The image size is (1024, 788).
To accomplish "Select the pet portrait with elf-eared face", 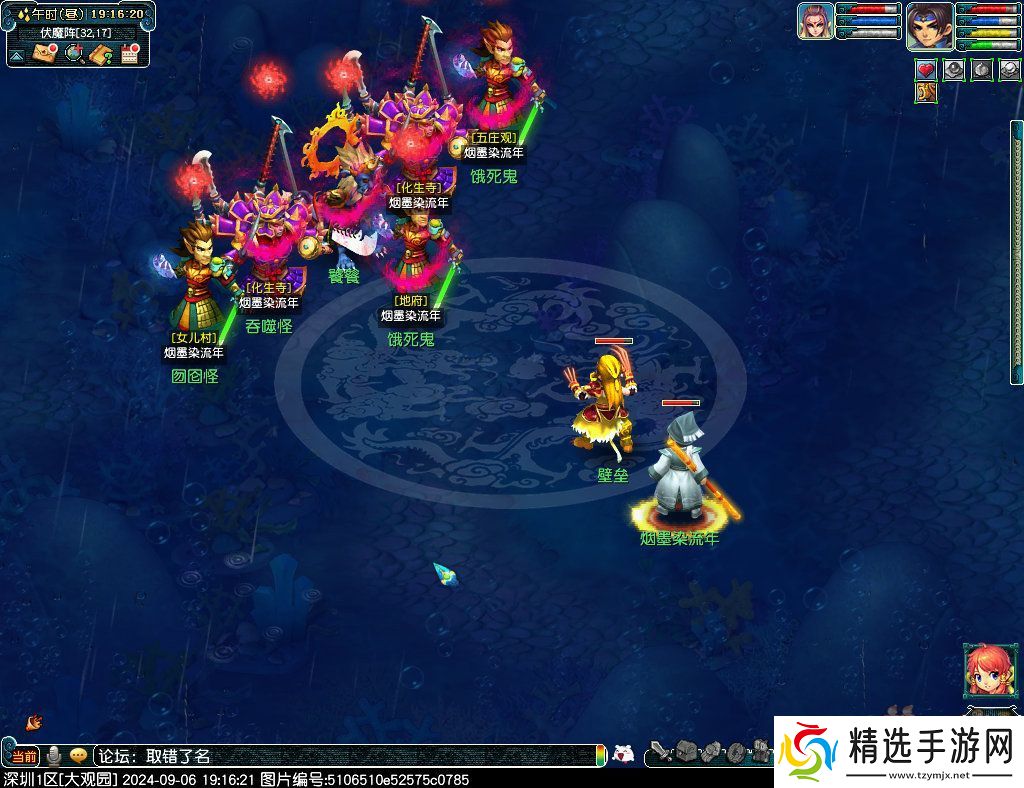I will (815, 21).
